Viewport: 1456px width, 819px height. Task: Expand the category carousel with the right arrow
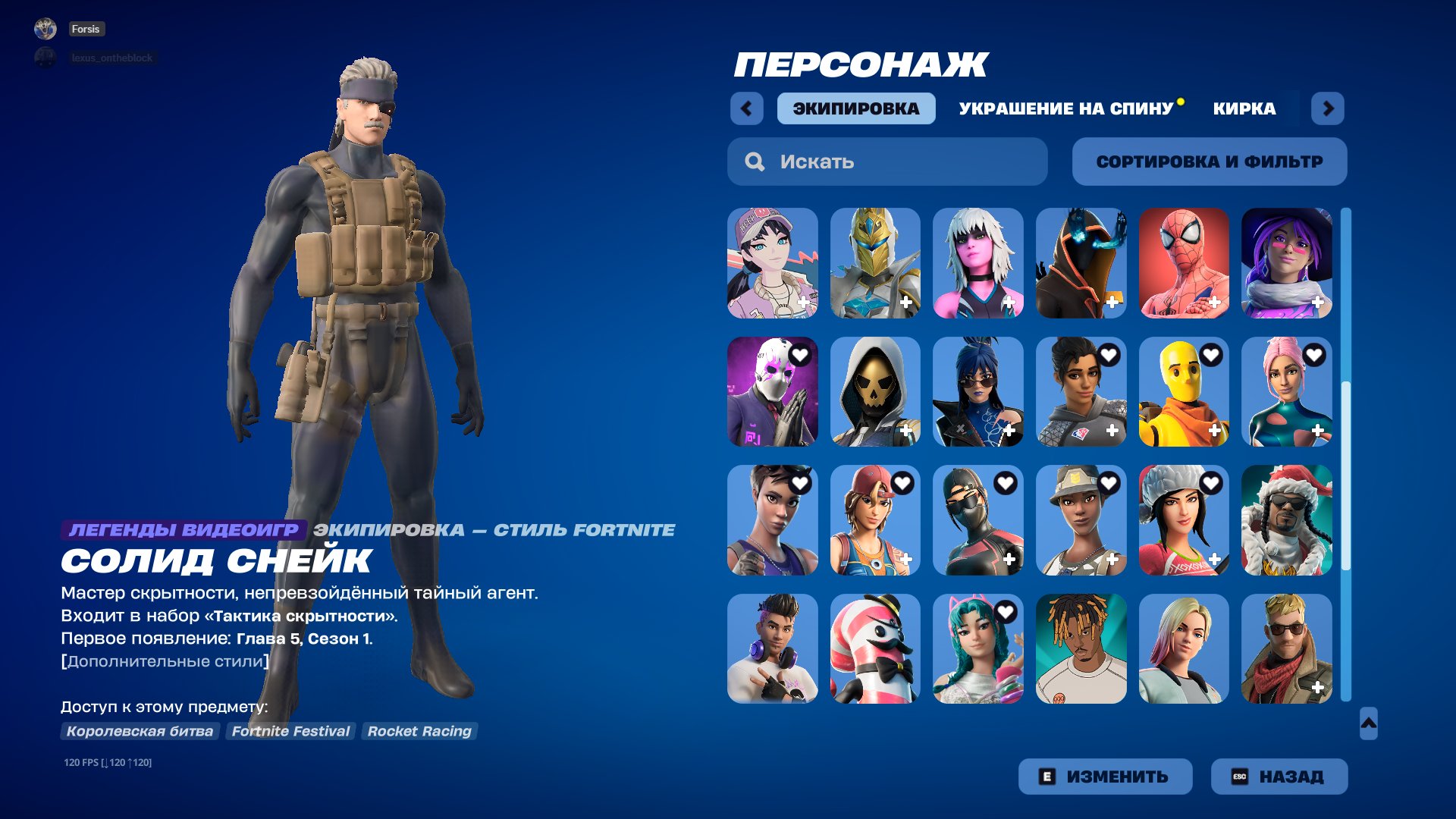point(1328,108)
